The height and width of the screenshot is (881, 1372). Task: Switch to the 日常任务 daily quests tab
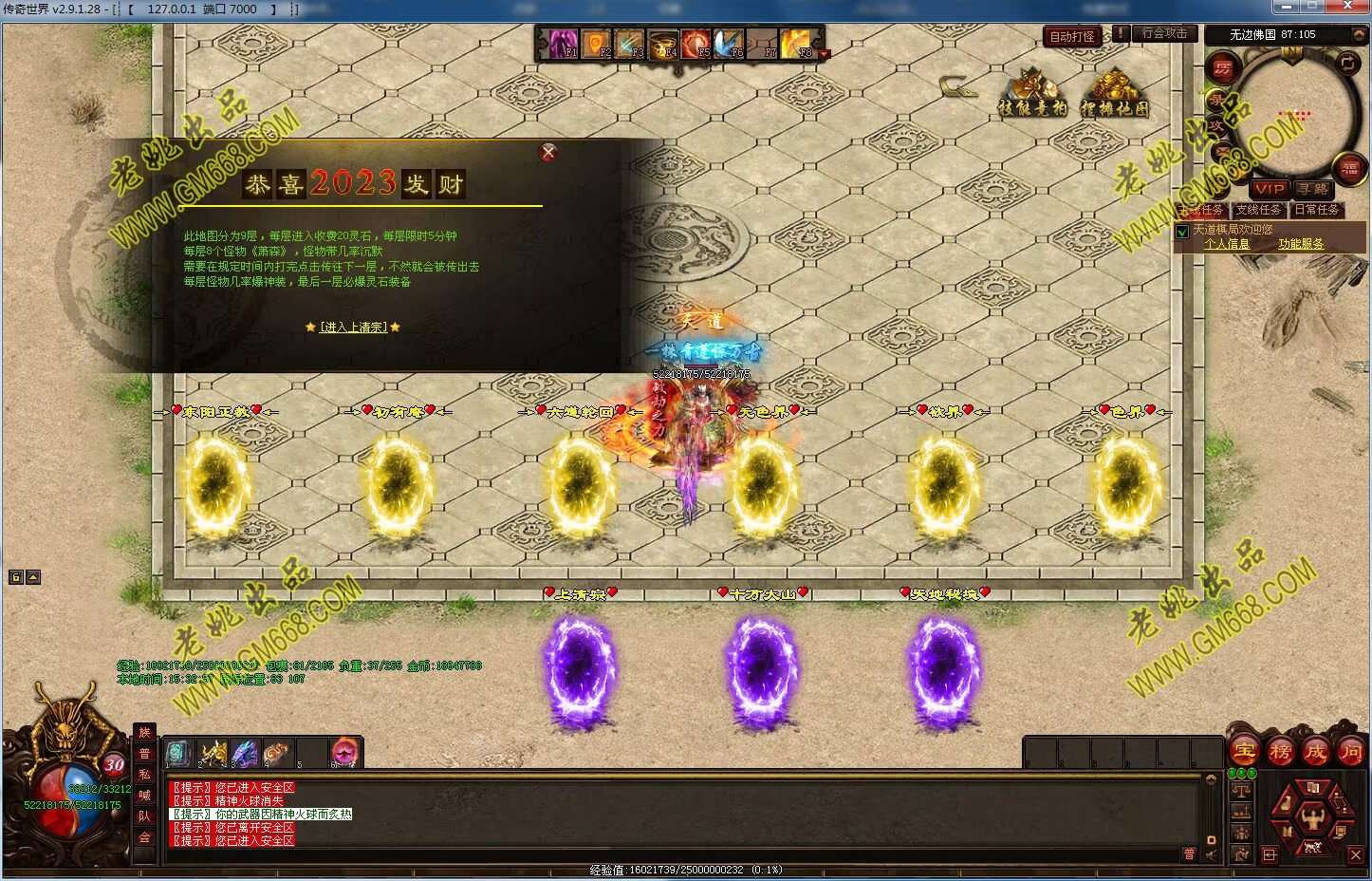click(x=1317, y=210)
